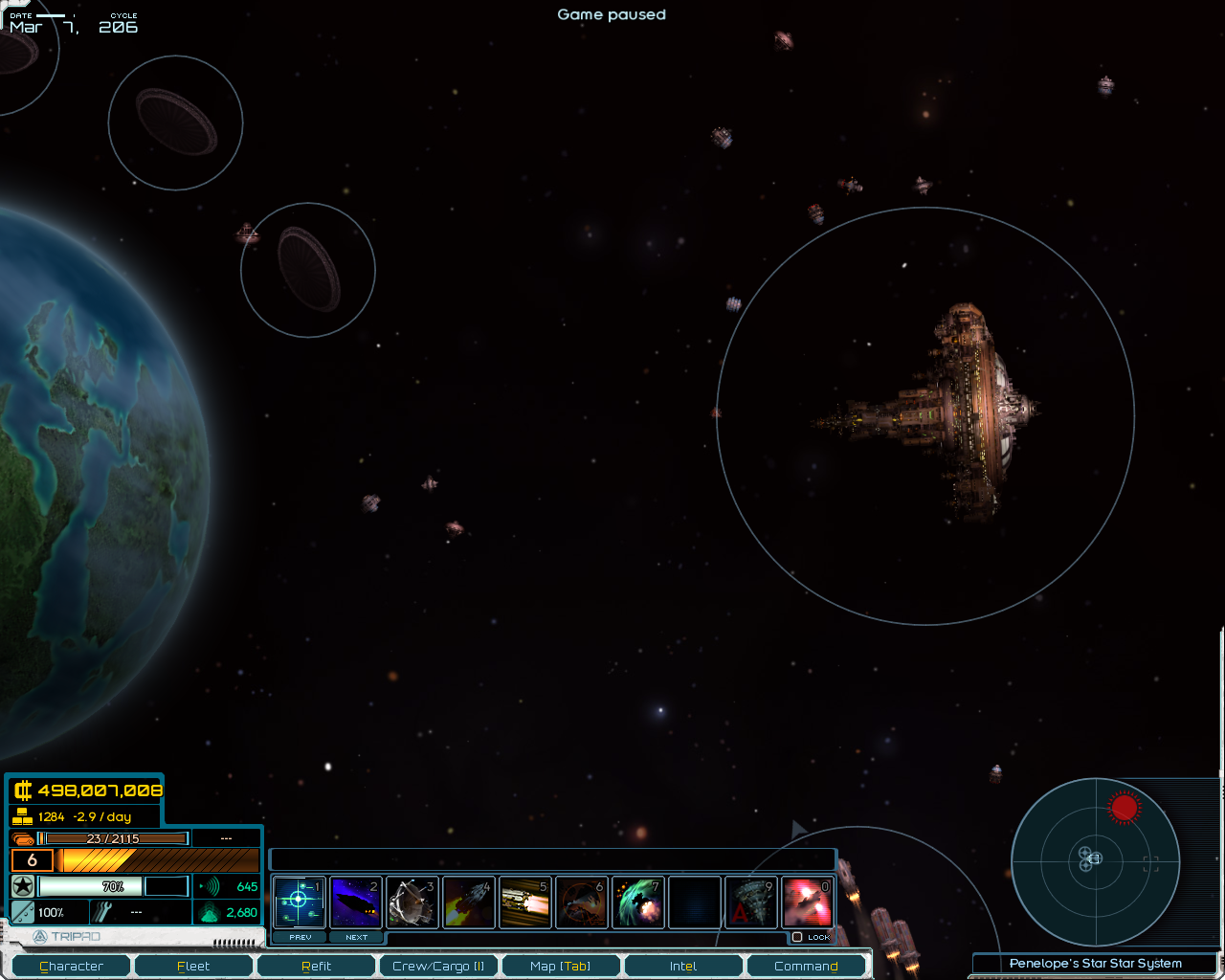This screenshot has height=980, width=1225.
Task: Click the sensor profile signal icon showing 645
Action: coord(209,886)
